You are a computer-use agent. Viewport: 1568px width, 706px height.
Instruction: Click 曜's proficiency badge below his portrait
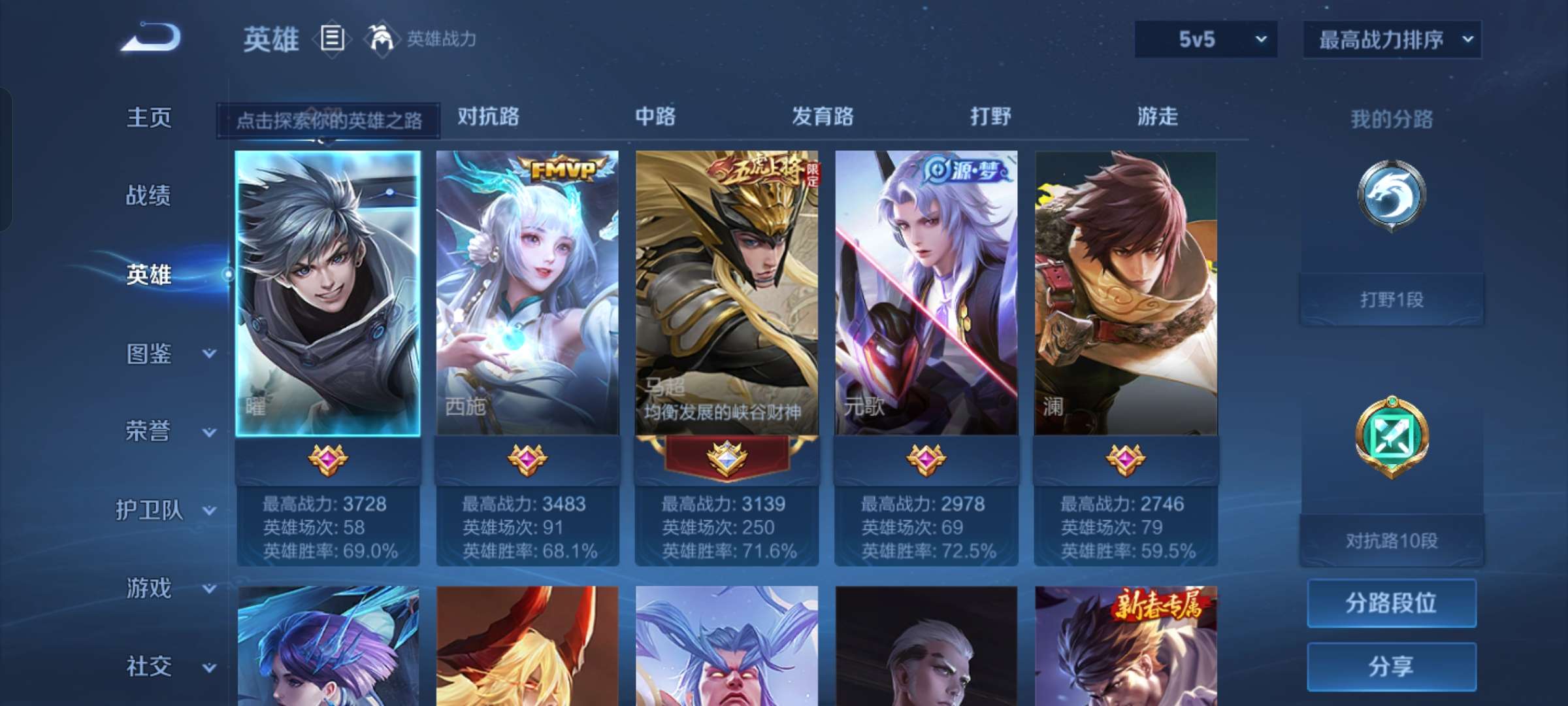pyautogui.click(x=328, y=460)
